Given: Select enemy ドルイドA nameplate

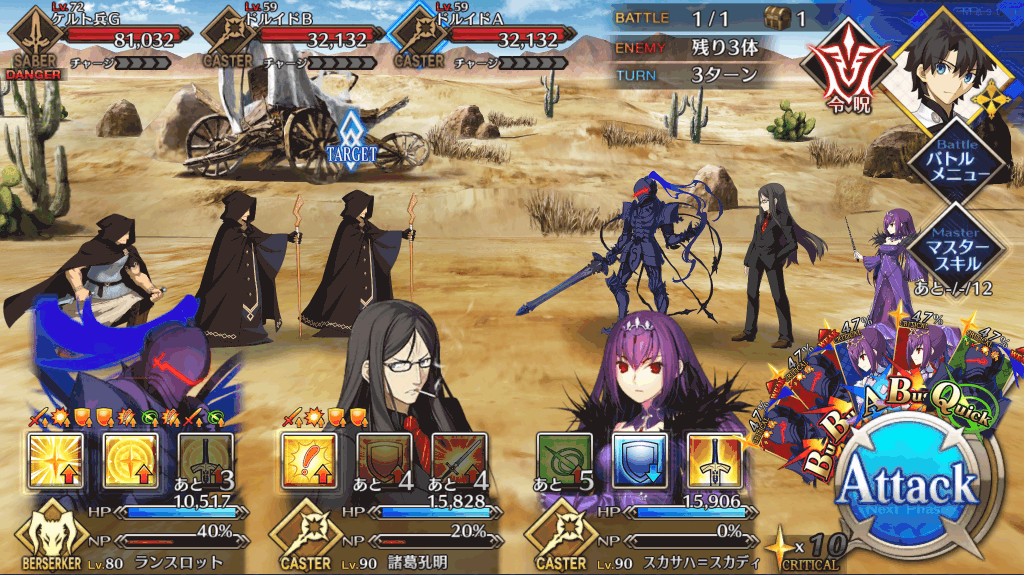Looking at the screenshot, I should click(x=480, y=40).
